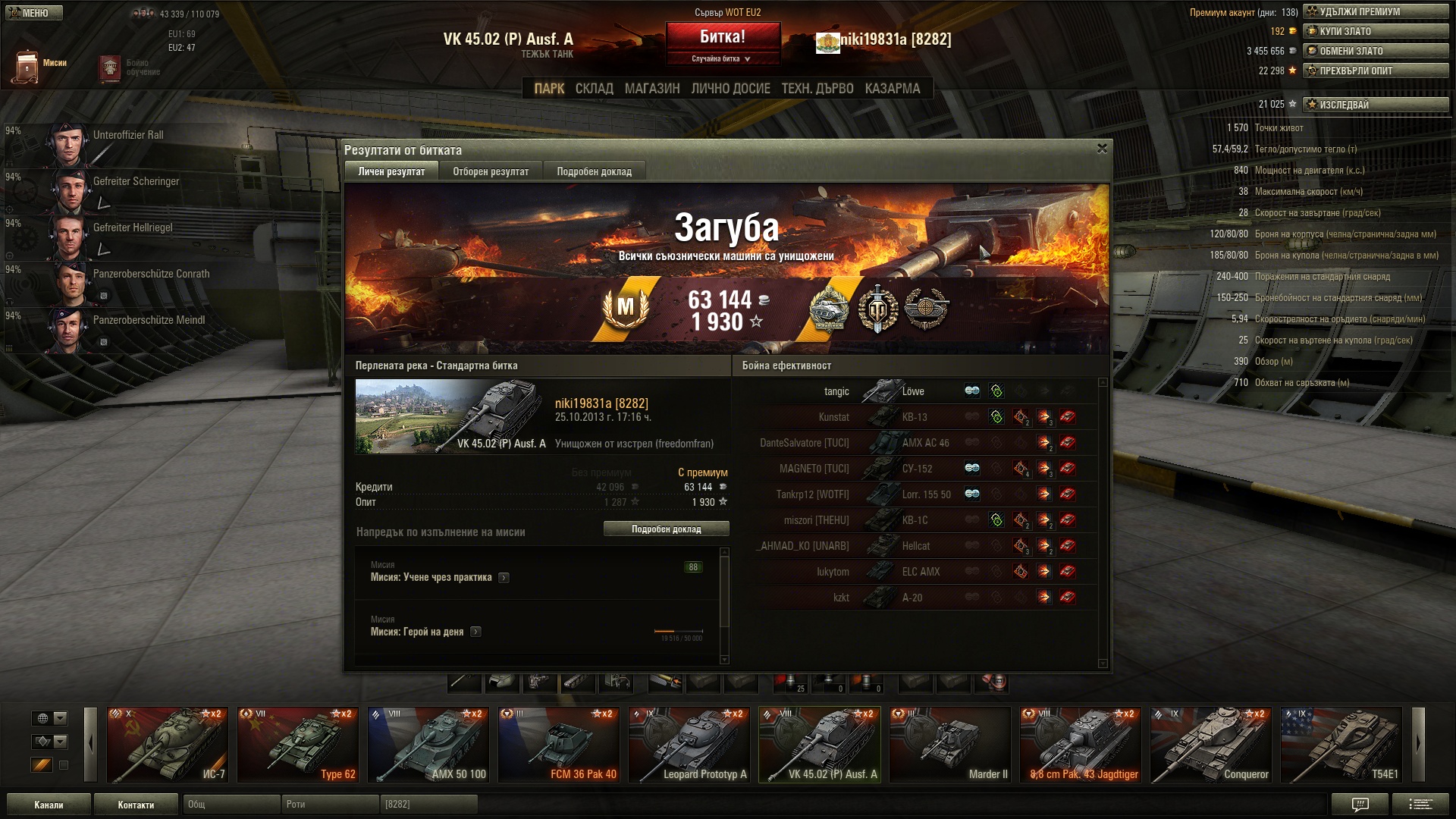This screenshot has width=1456, height=819.
Task: Switch to the Отборен резултат tab
Action: coord(491,171)
